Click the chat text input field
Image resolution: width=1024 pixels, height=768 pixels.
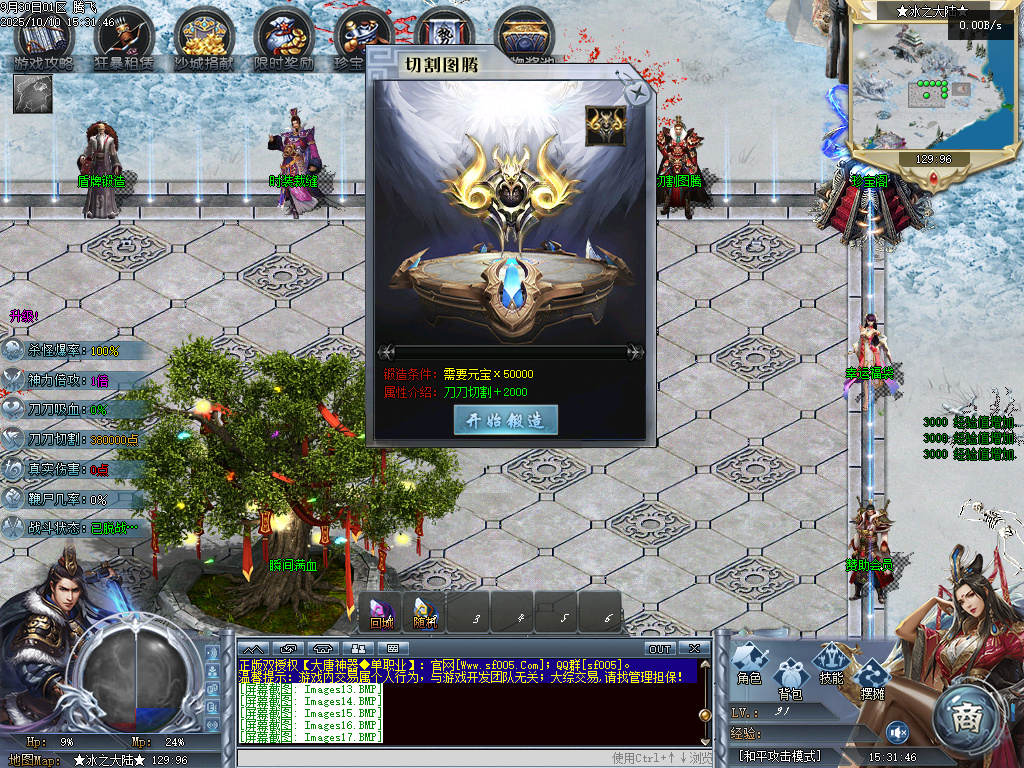pos(420,758)
